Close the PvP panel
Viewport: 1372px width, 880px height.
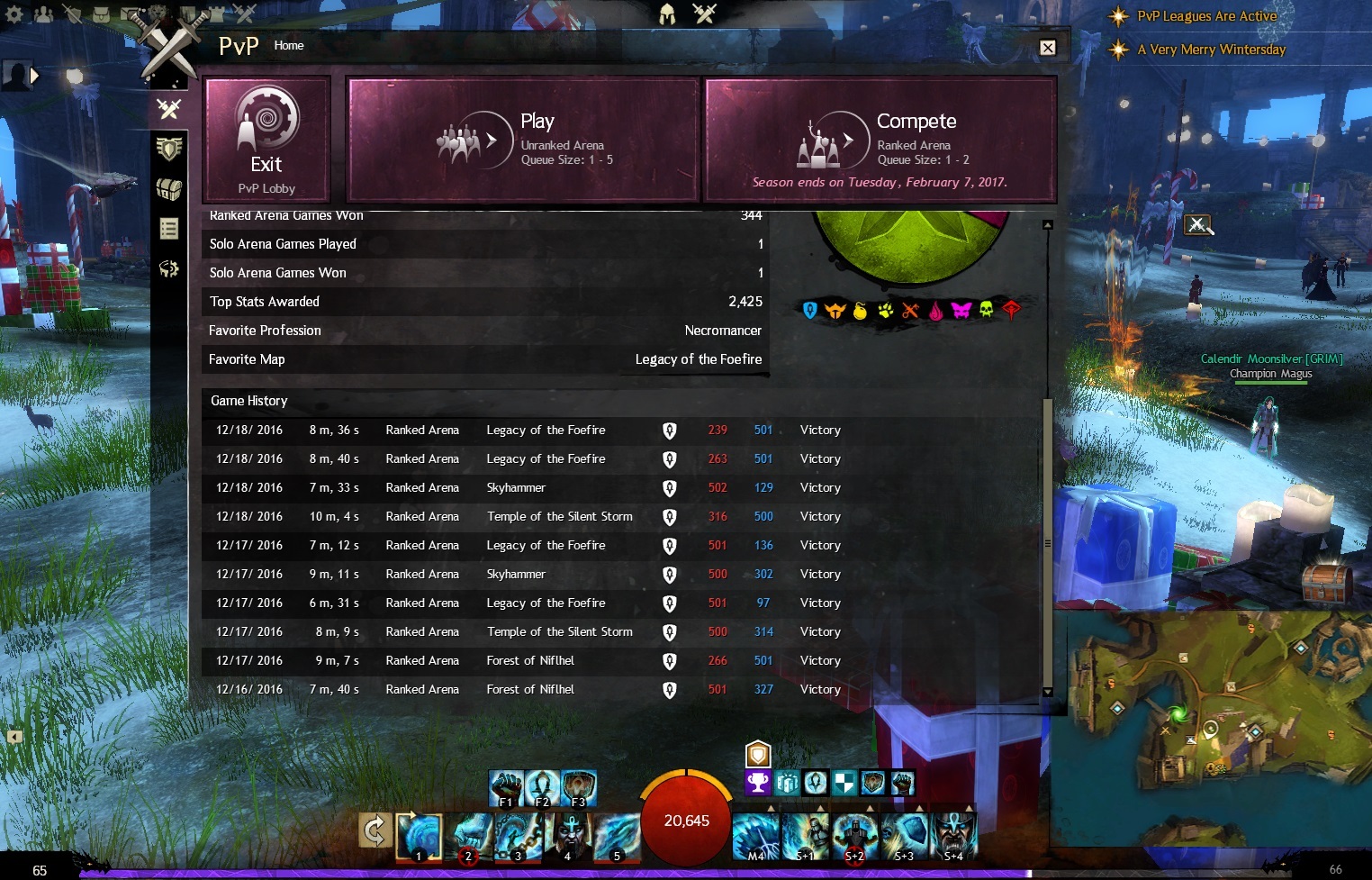click(x=1048, y=48)
